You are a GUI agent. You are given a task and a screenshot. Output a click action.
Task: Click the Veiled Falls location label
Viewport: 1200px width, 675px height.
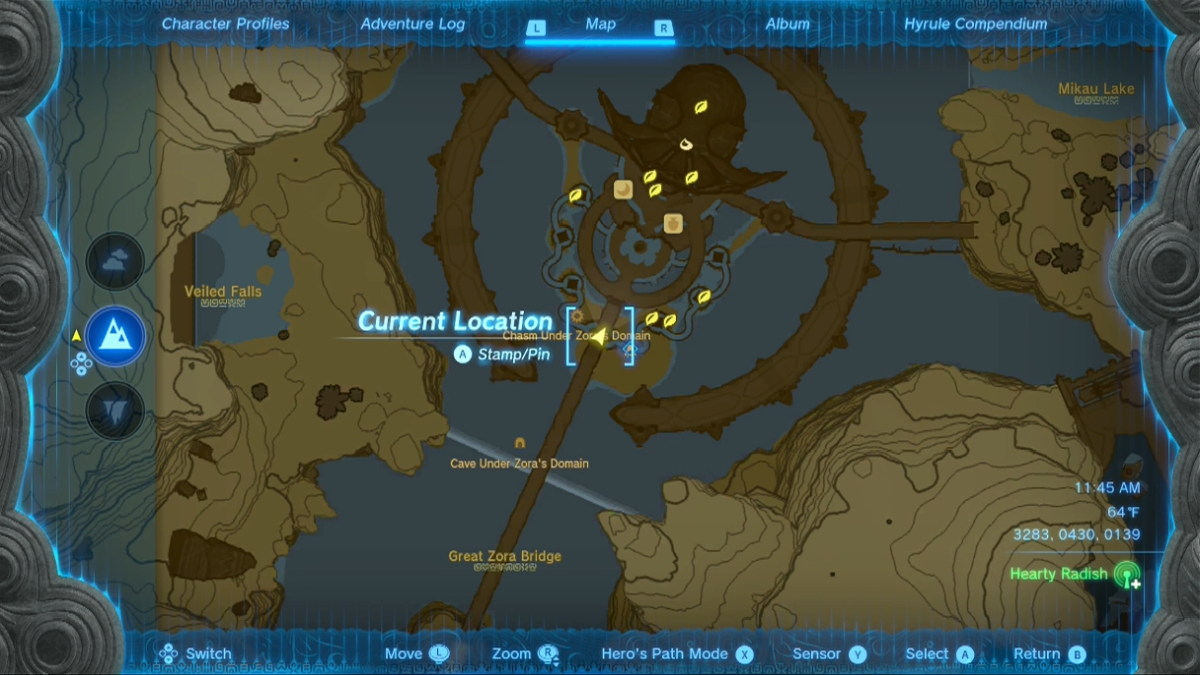[x=223, y=292]
